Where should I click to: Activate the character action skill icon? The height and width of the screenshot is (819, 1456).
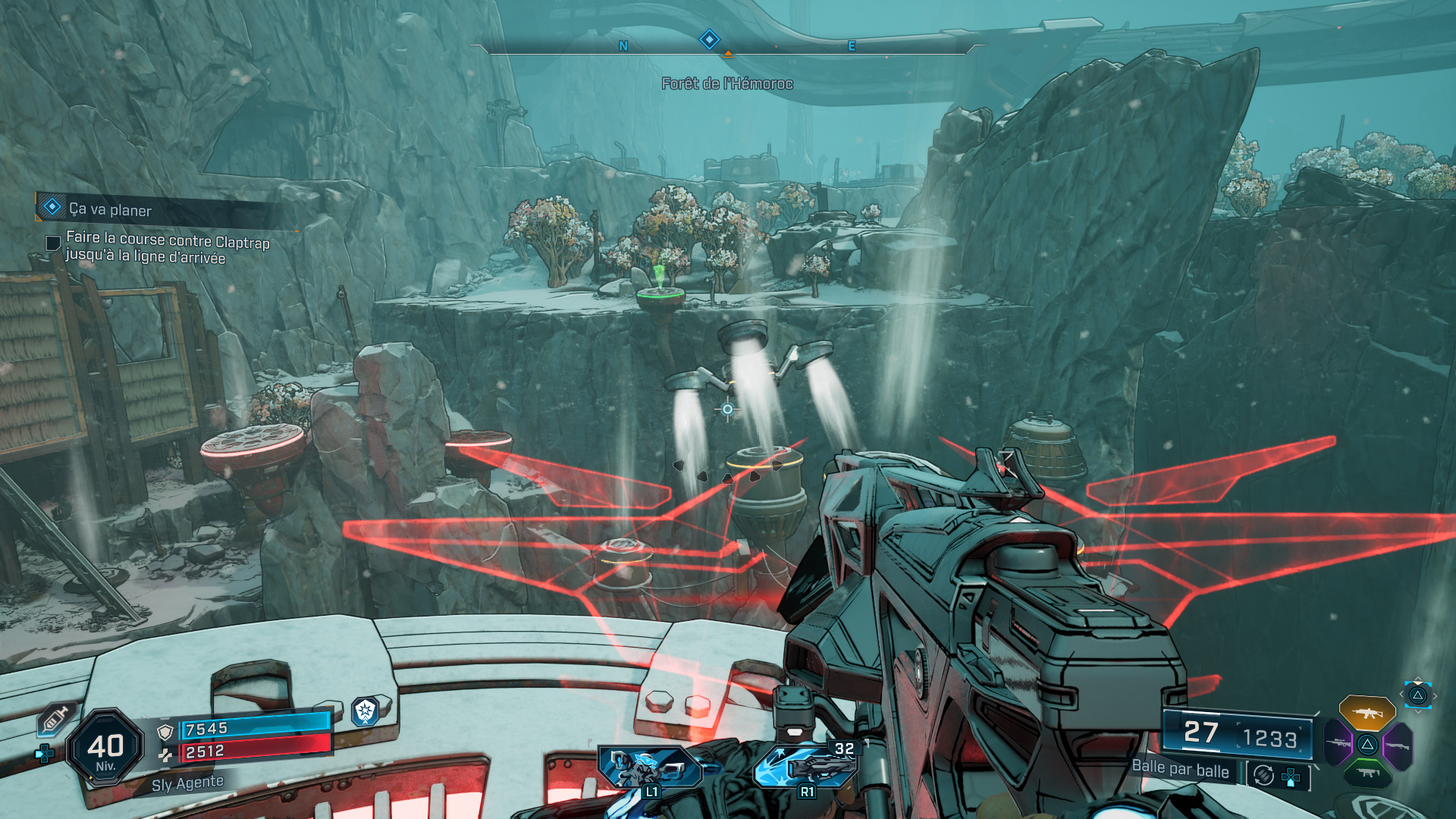650,767
